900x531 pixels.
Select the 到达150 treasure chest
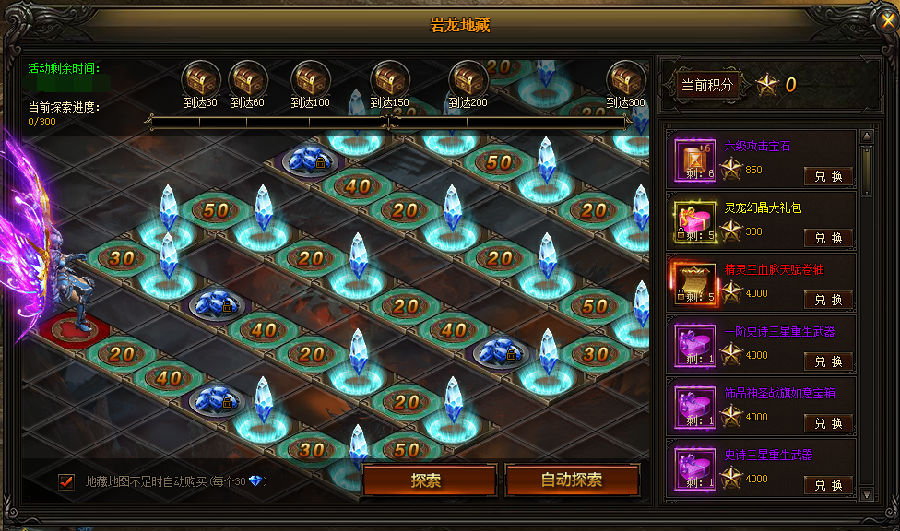[x=390, y=78]
